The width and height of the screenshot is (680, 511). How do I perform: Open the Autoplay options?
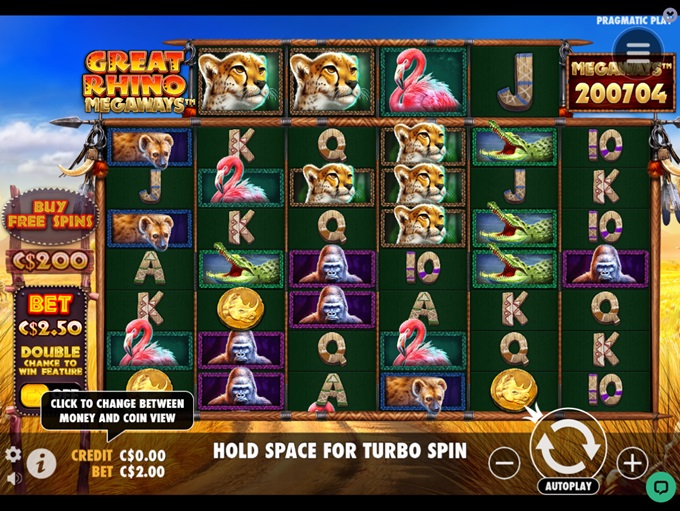(x=567, y=486)
